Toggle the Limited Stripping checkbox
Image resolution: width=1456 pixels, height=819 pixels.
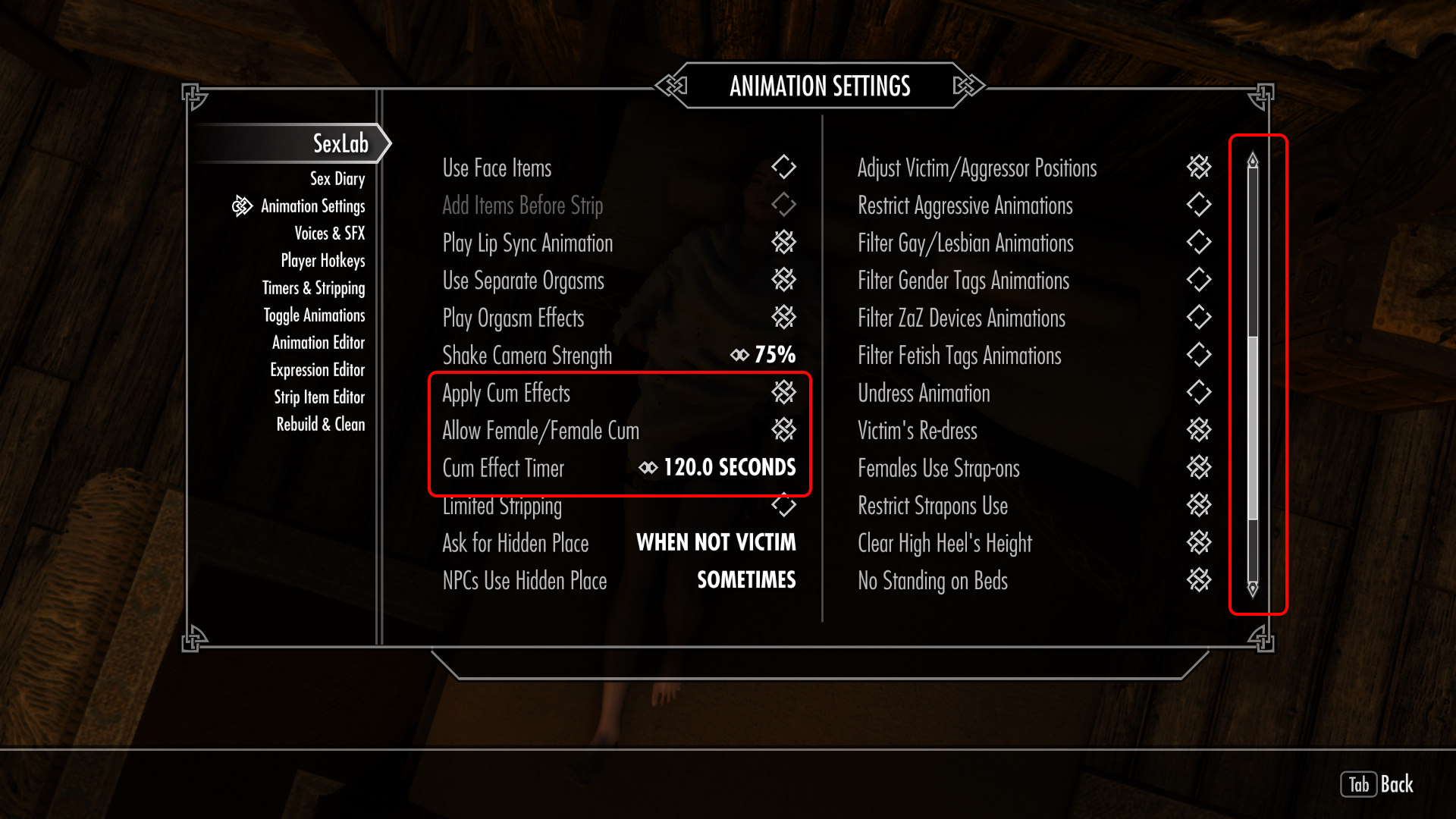(x=785, y=506)
